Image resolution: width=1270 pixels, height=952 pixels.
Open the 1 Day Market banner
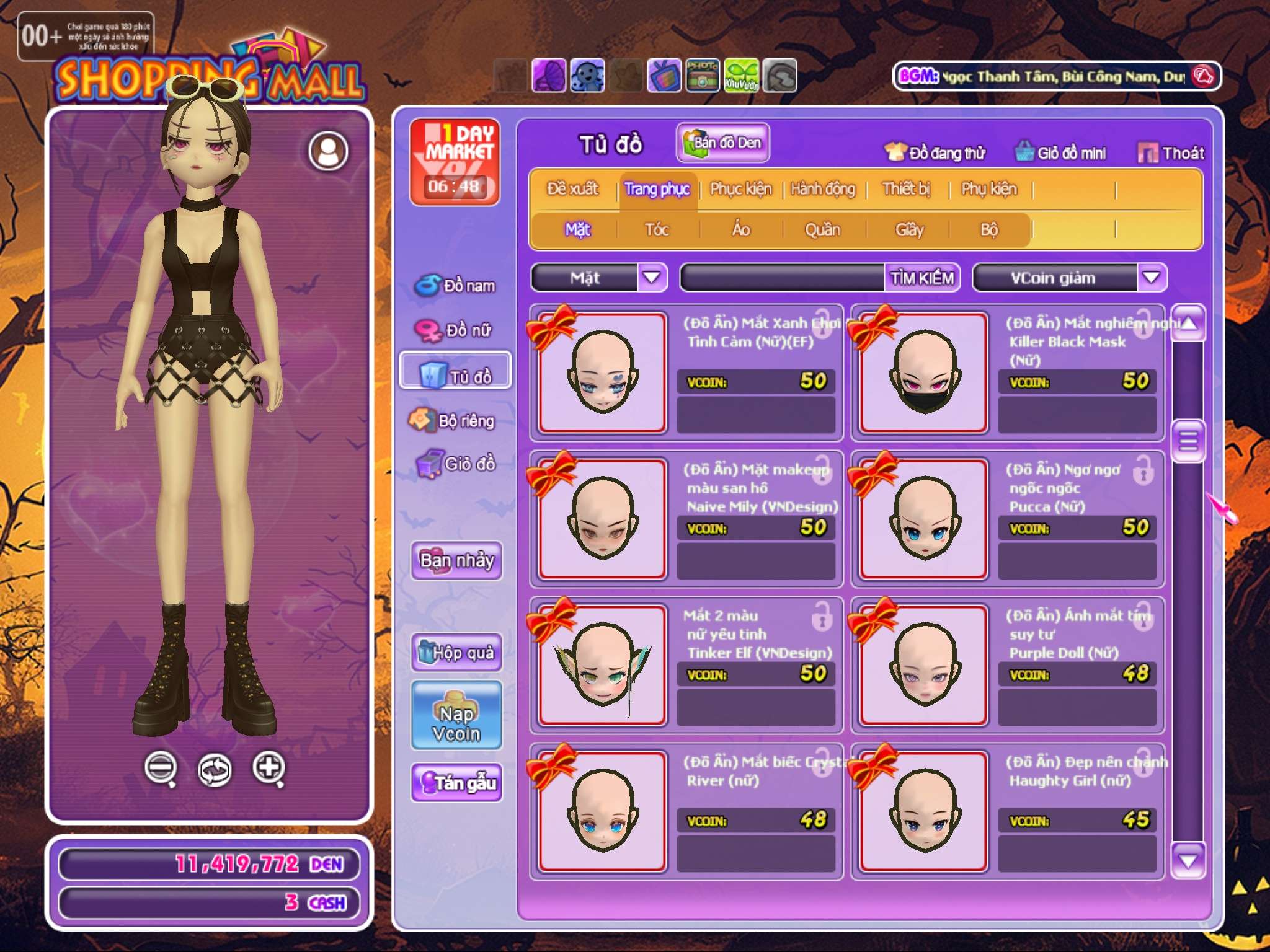[x=455, y=161]
